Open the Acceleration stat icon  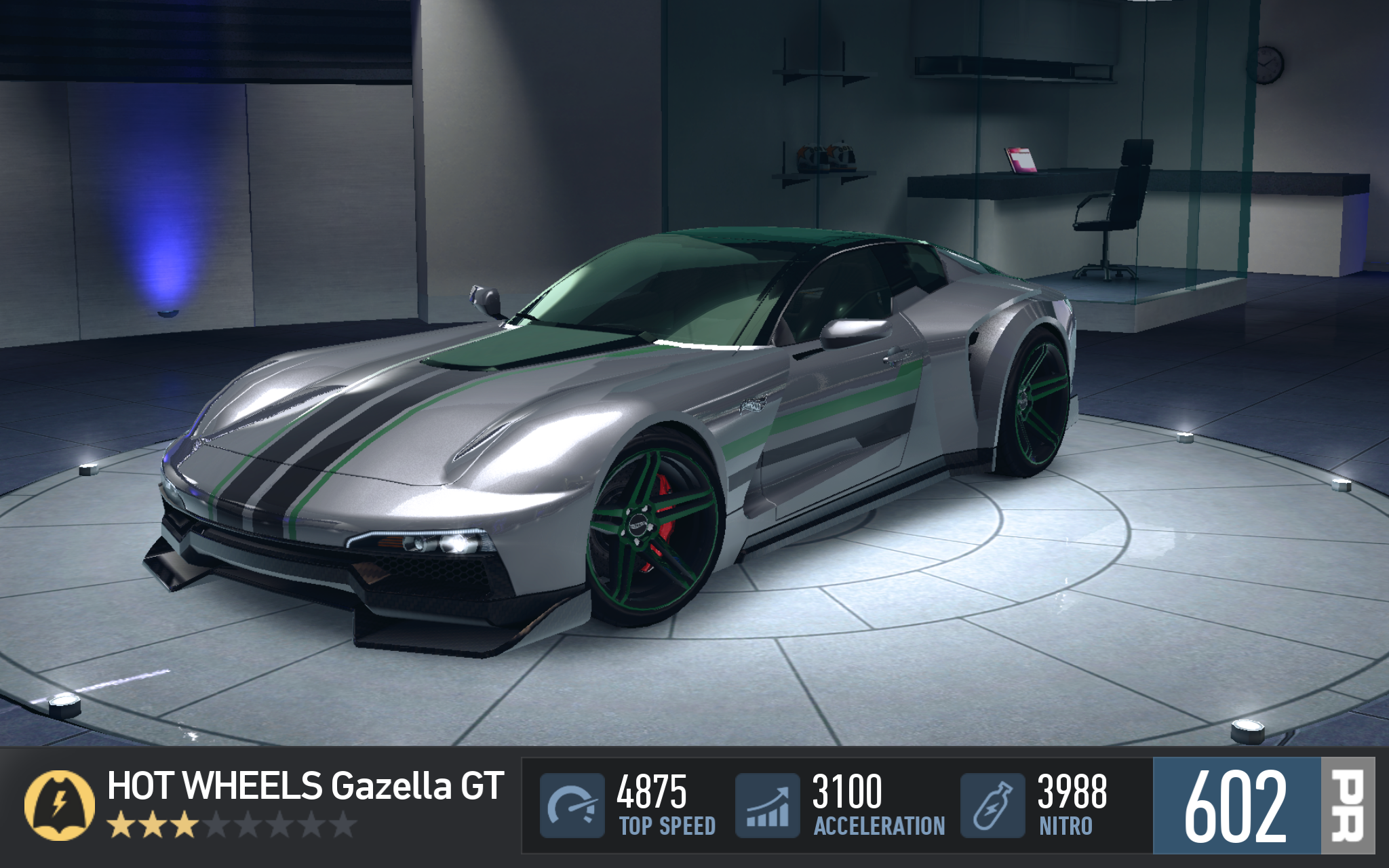point(767,806)
